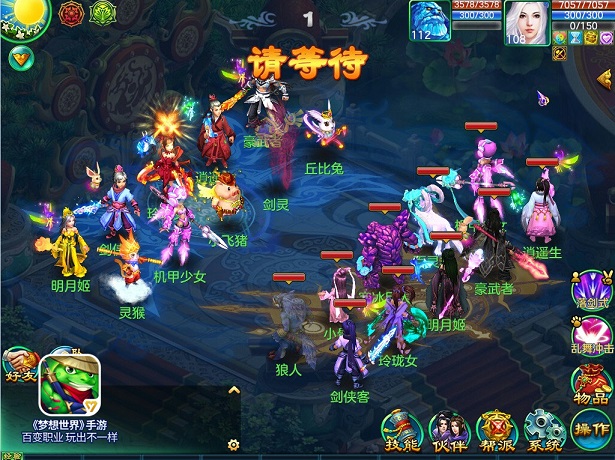Image resolution: width=615 pixels, height=460 pixels.
Task: Activate the purple sword skill icon
Action: [x=592, y=286]
